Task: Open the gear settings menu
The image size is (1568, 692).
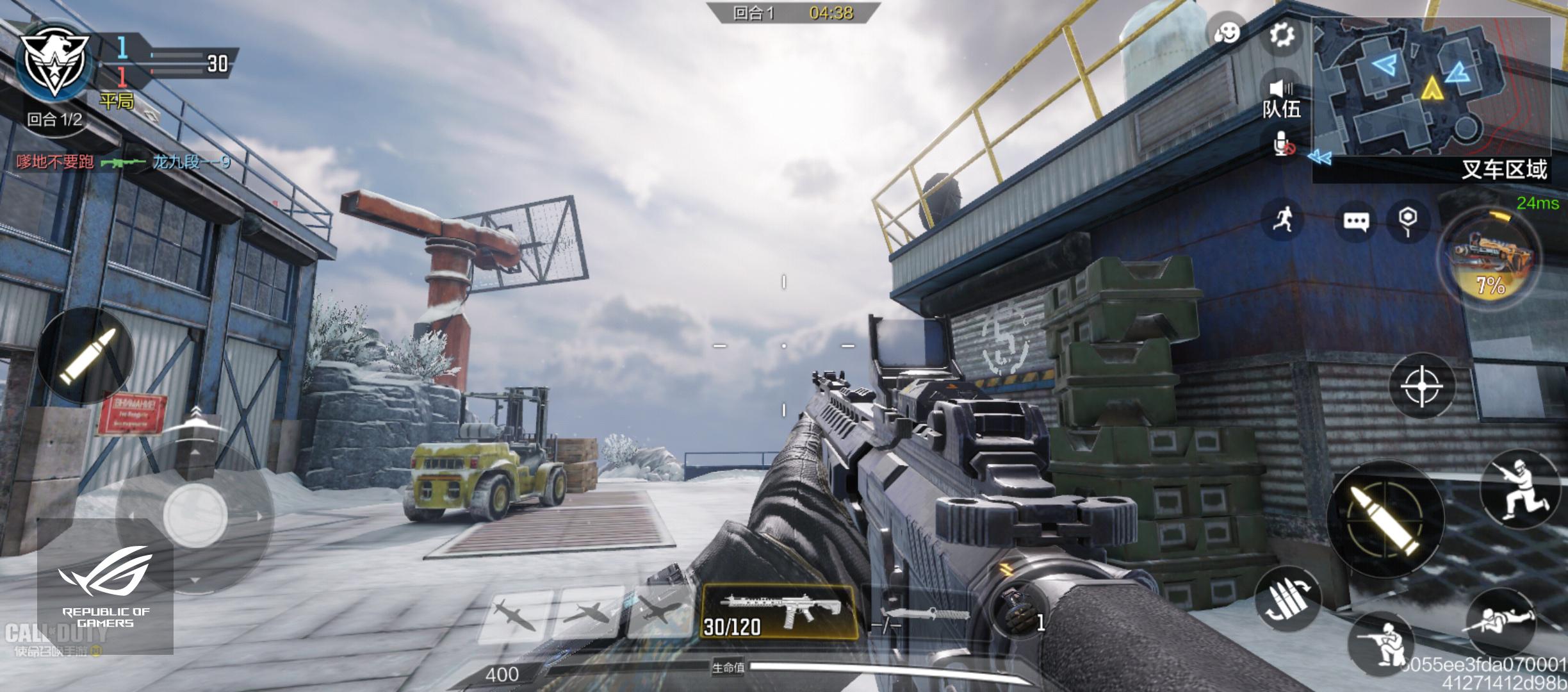Action: [x=1280, y=36]
